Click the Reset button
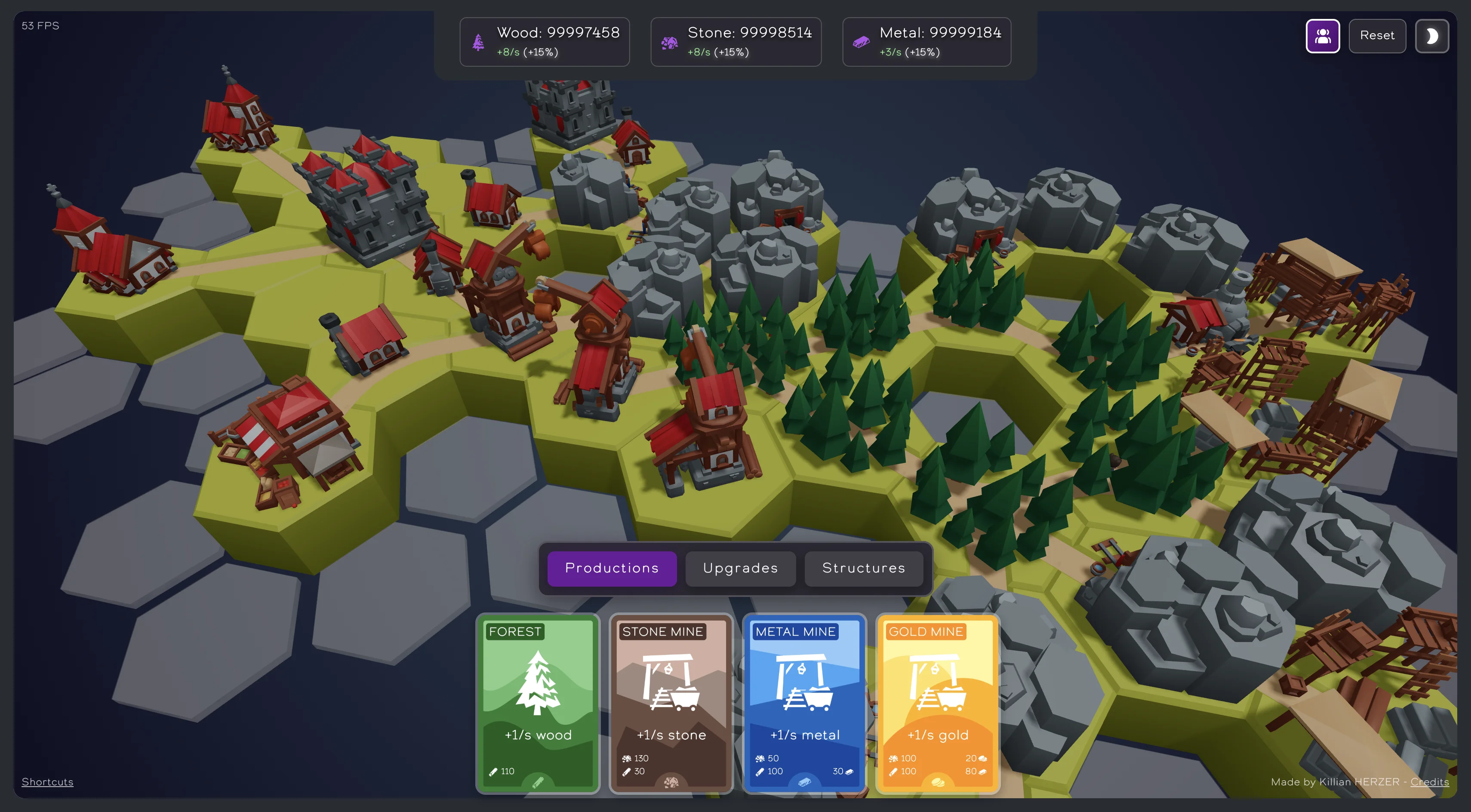This screenshot has width=1471, height=812. (x=1377, y=35)
